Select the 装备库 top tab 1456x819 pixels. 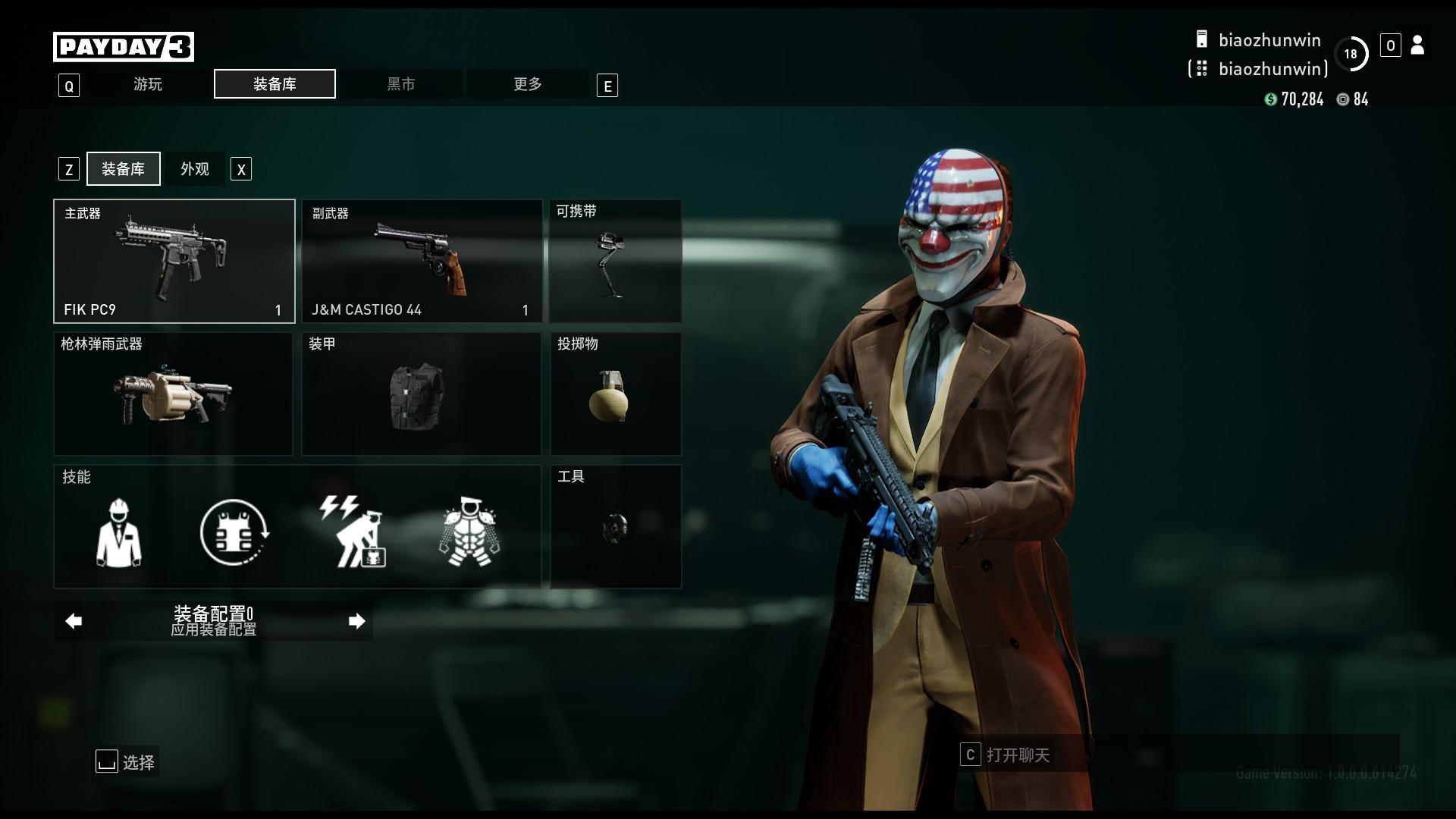tap(275, 84)
